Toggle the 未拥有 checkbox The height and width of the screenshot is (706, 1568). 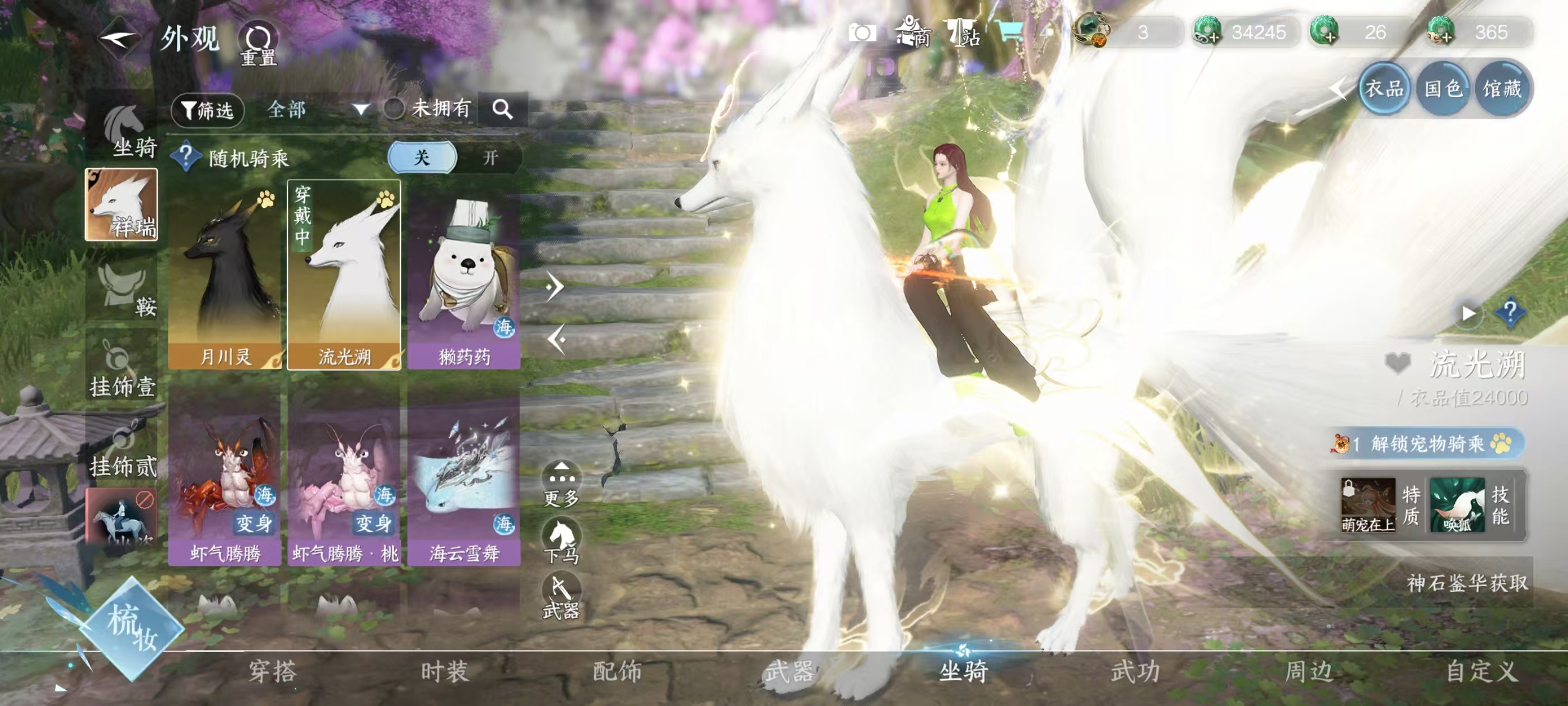(x=394, y=109)
